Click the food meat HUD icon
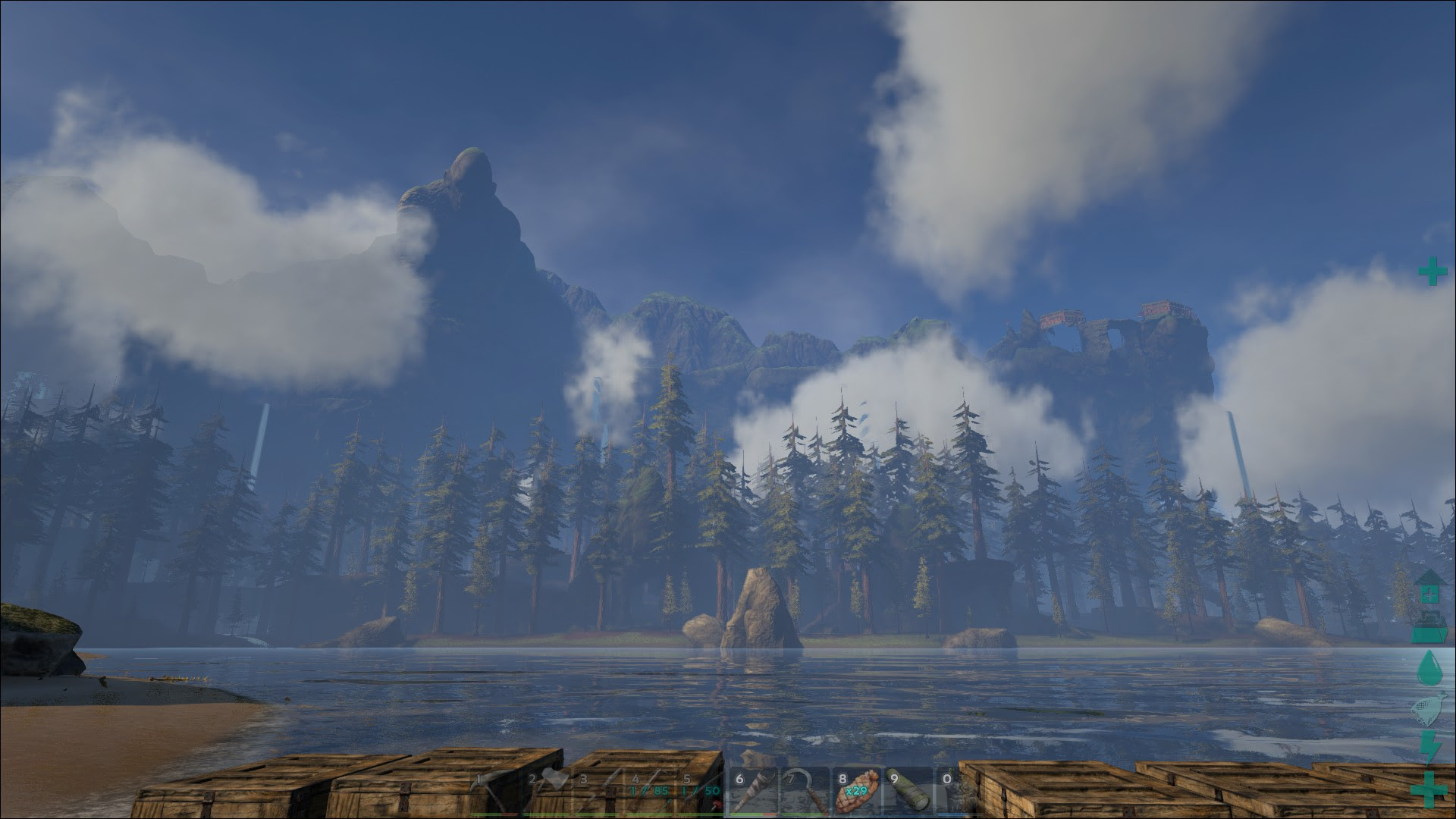This screenshot has width=1456, height=819. click(x=1429, y=709)
